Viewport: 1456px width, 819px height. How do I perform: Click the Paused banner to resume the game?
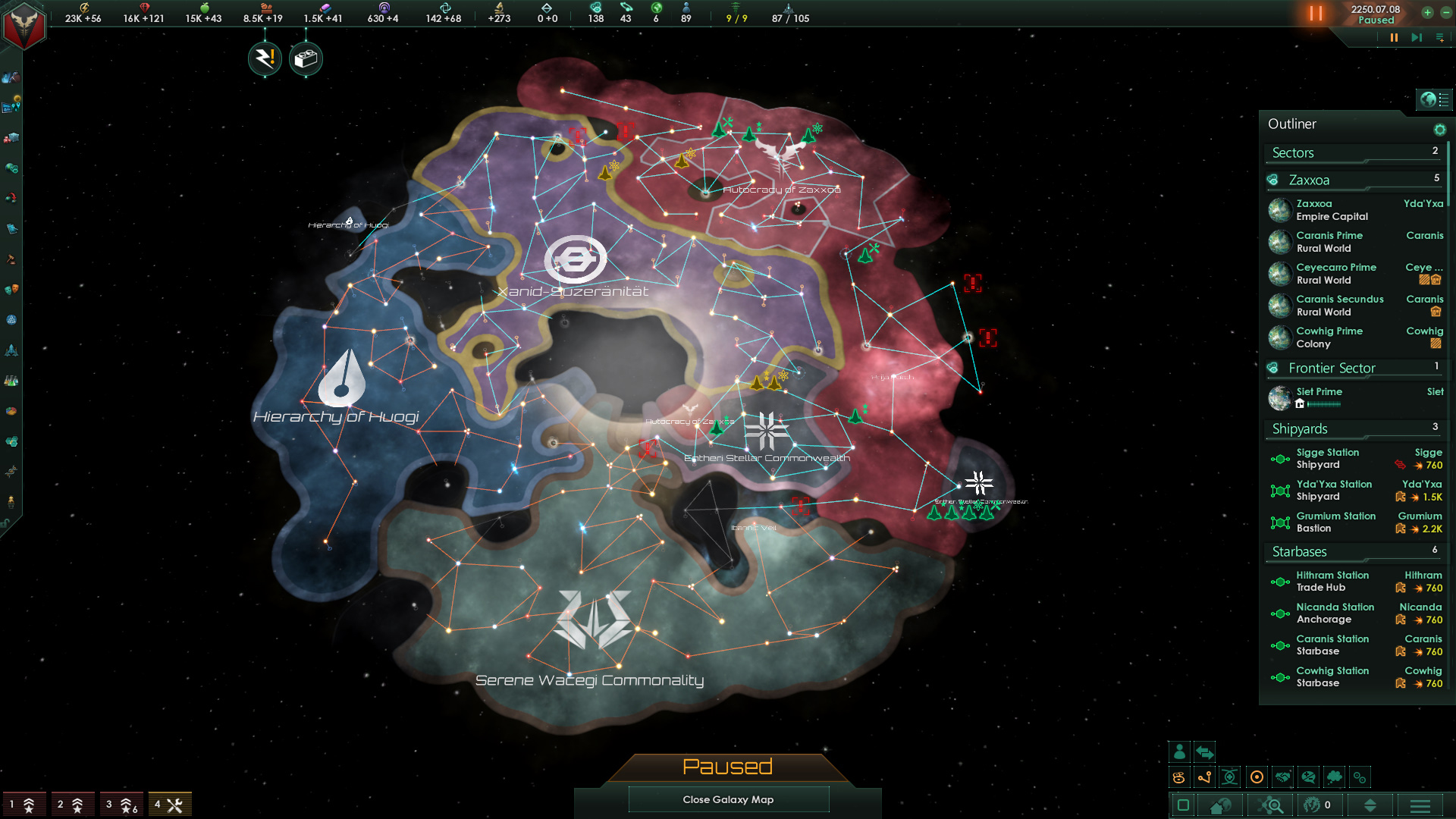728,767
